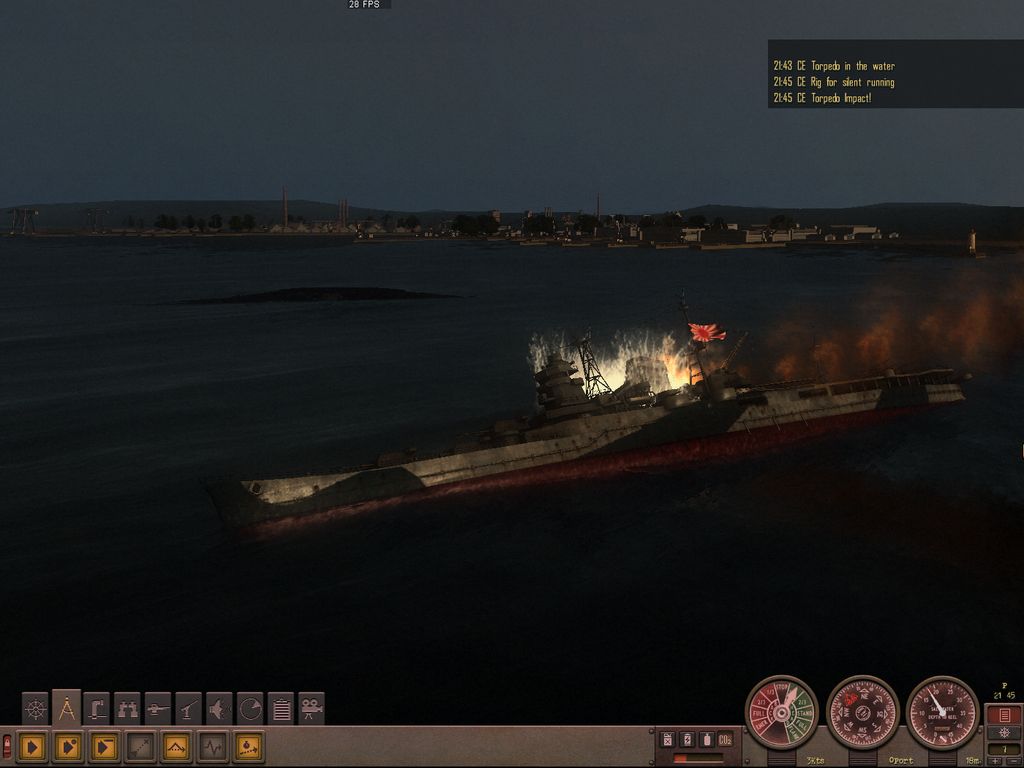Switch to the periscope view tab

pyautogui.click(x=97, y=709)
